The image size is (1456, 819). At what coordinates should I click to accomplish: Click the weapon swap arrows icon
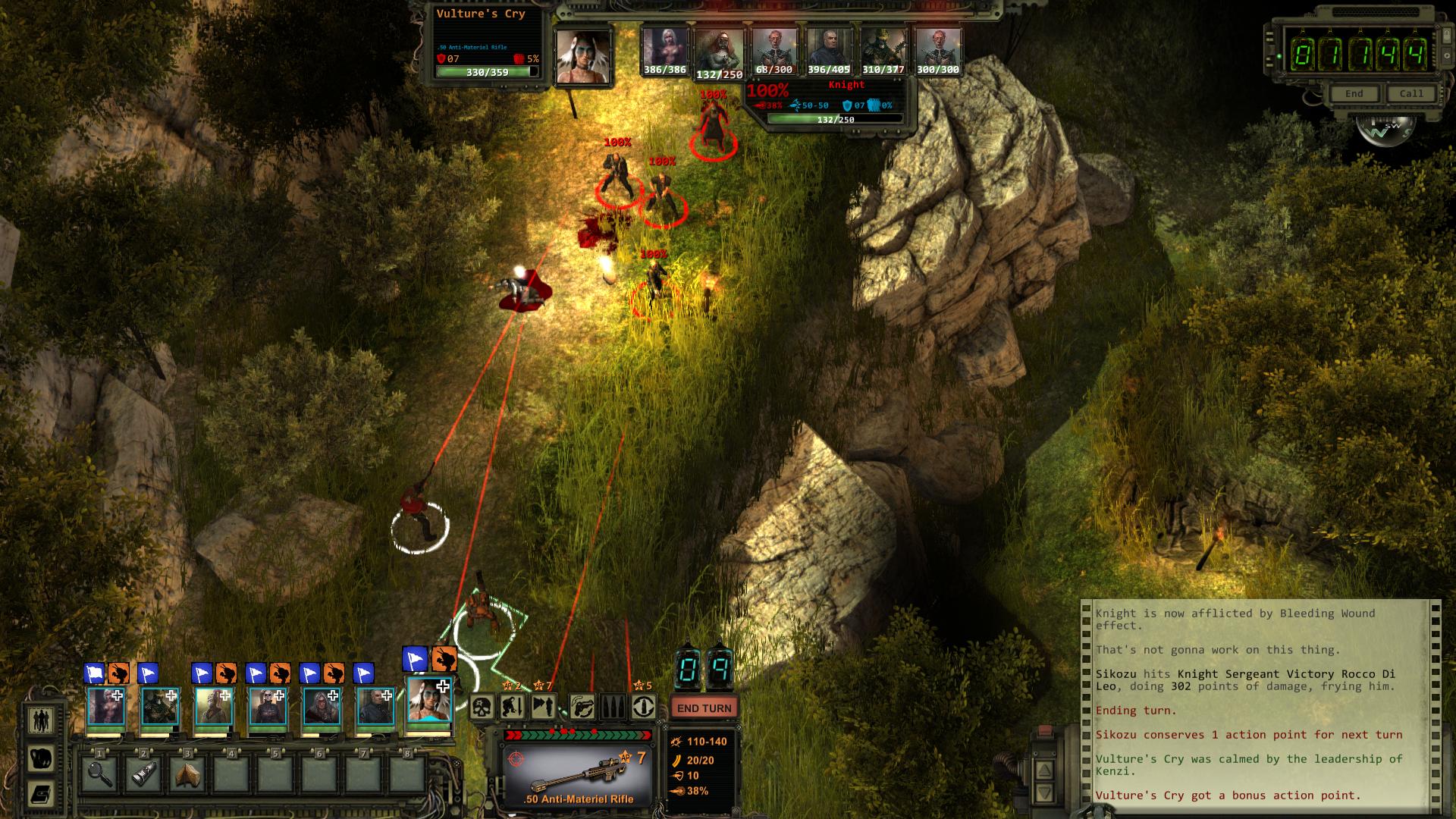coord(582,708)
